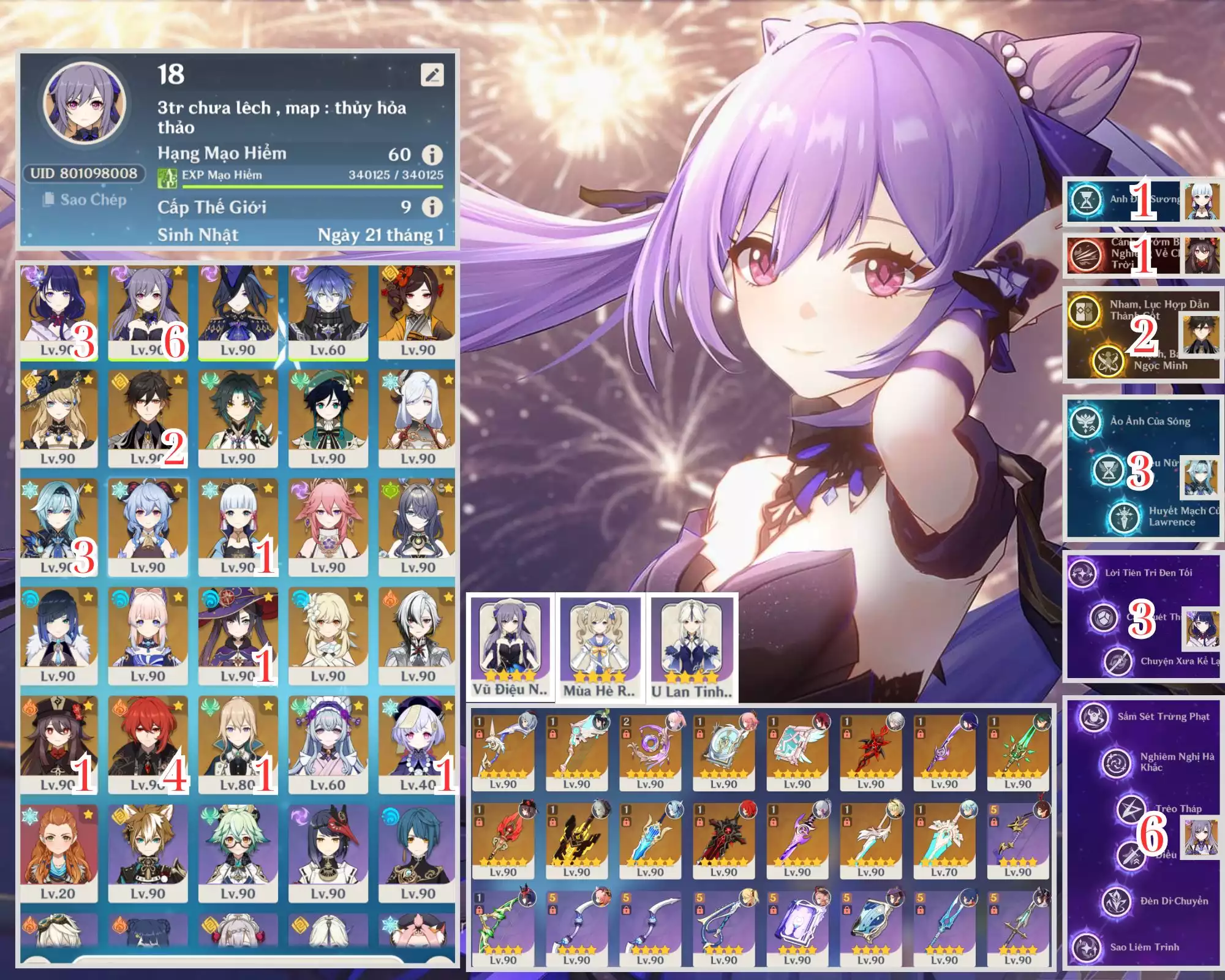Open Sấm Sét Trừng Phạt constellation node
Viewport: 1225px width, 980px height.
[x=1093, y=717]
